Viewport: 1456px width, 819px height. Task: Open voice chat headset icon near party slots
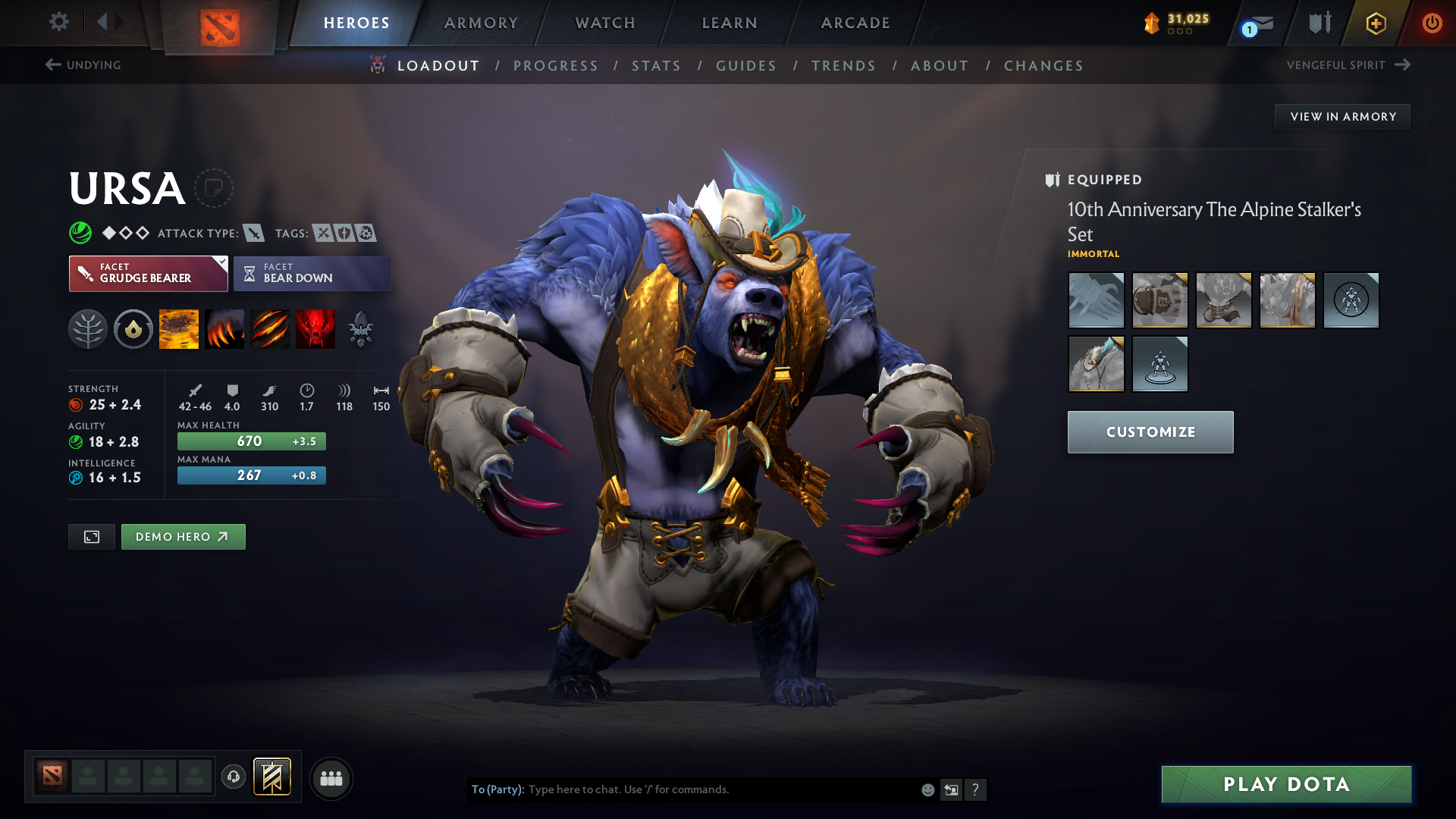[234, 777]
